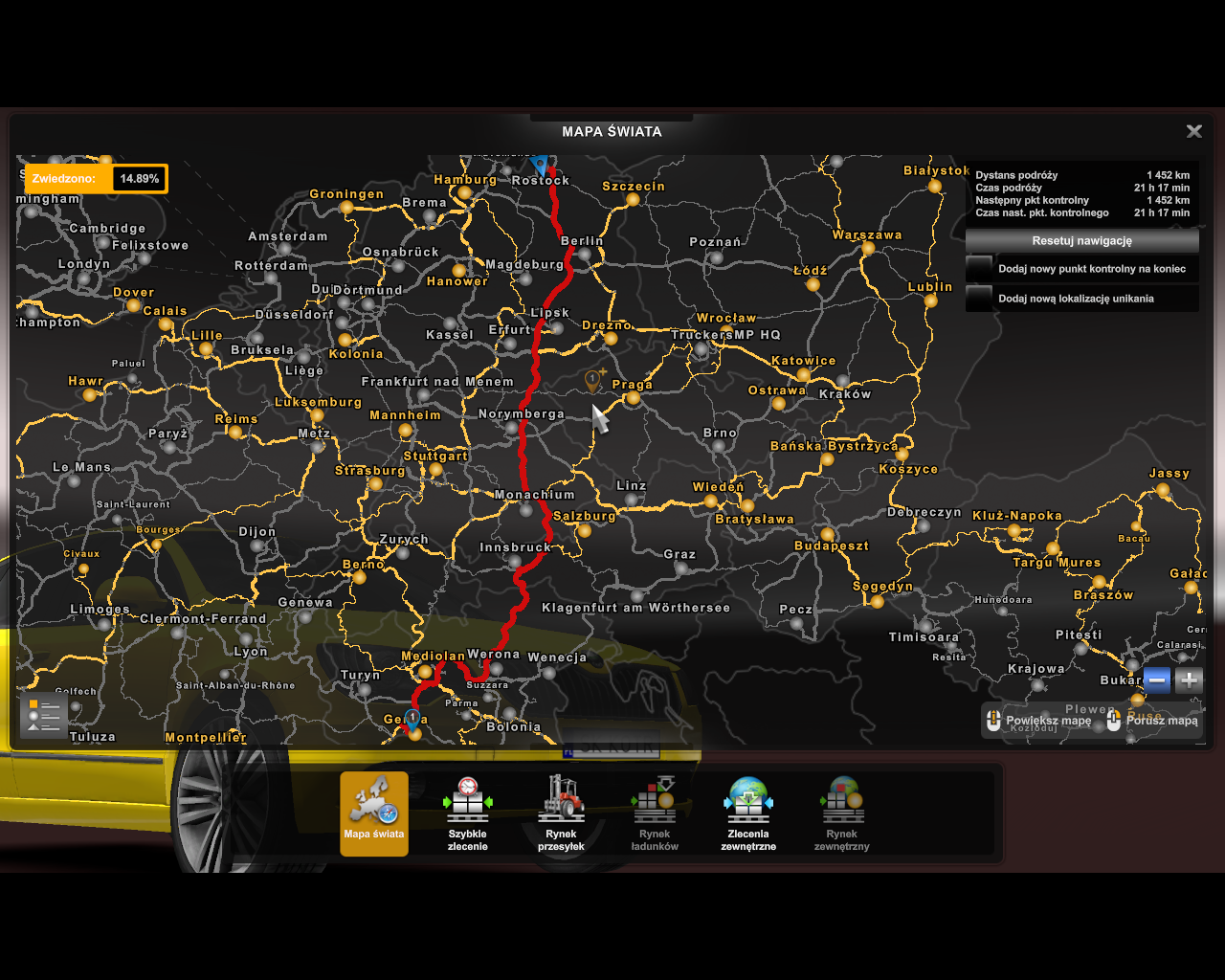Click the destination marker at Genua
The height and width of the screenshot is (980, 1225).
pos(412,716)
